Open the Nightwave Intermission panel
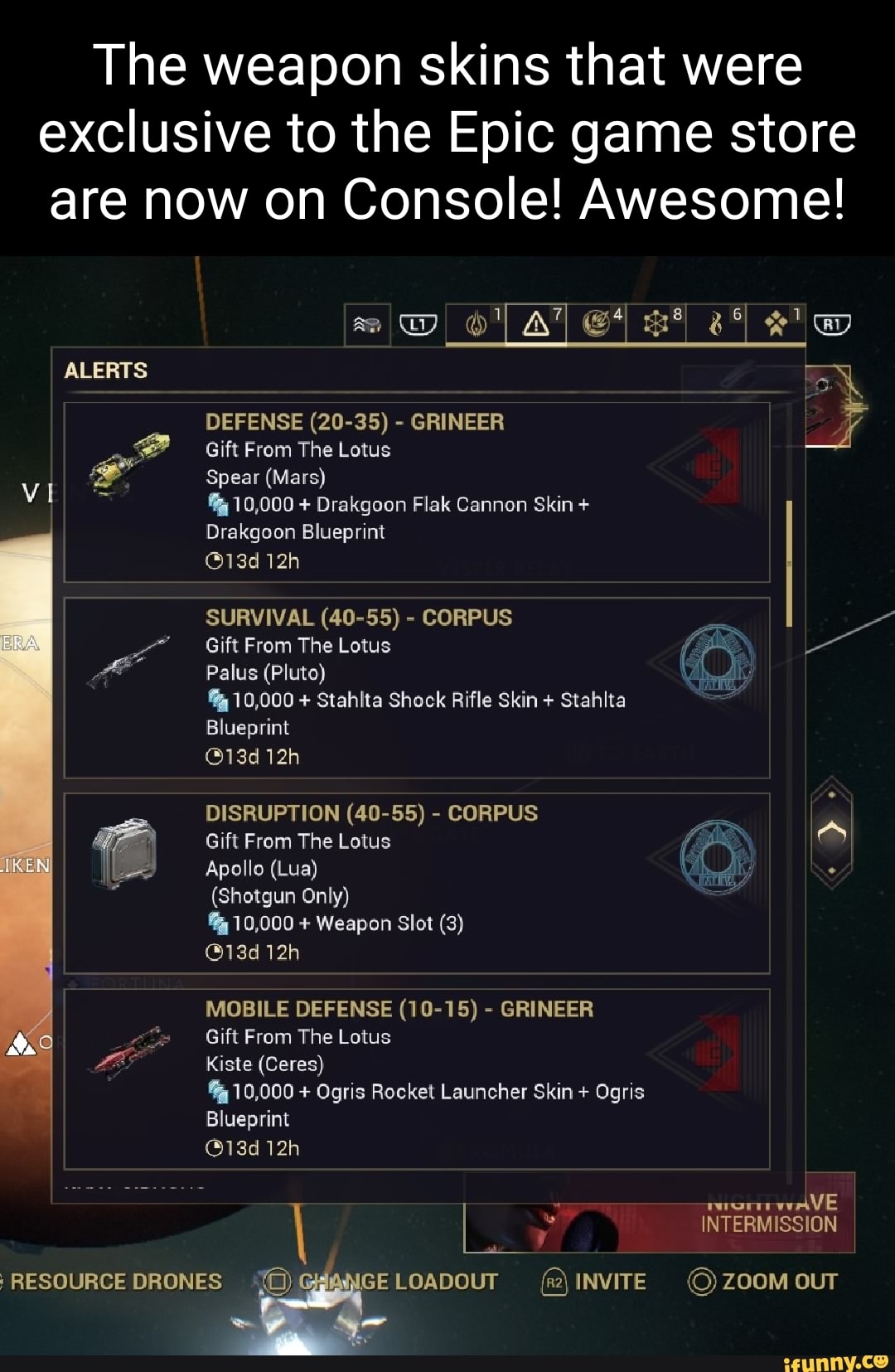This screenshot has width=895, height=1372. coord(768,1214)
